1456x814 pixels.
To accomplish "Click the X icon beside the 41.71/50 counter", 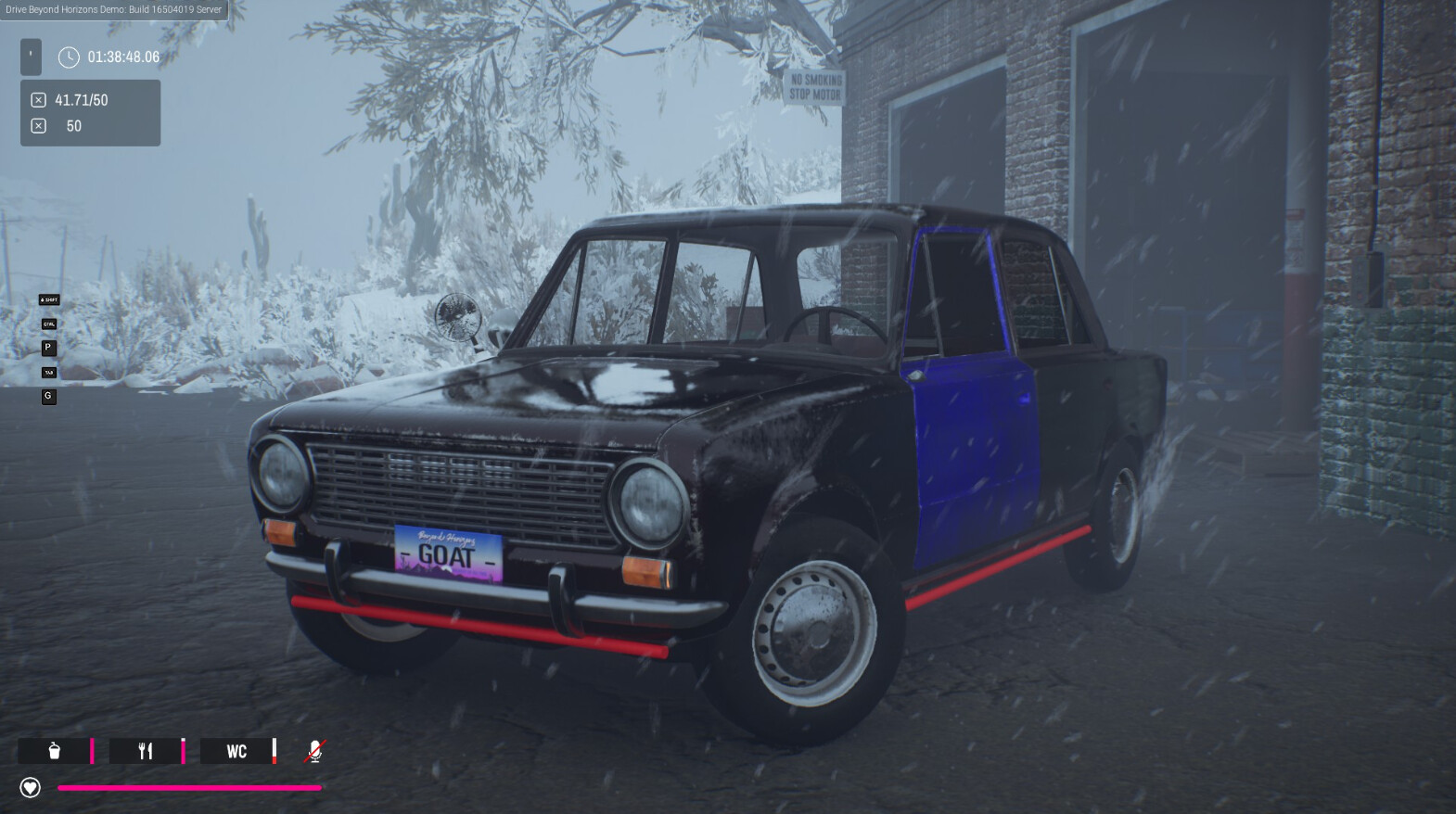I will (37, 98).
